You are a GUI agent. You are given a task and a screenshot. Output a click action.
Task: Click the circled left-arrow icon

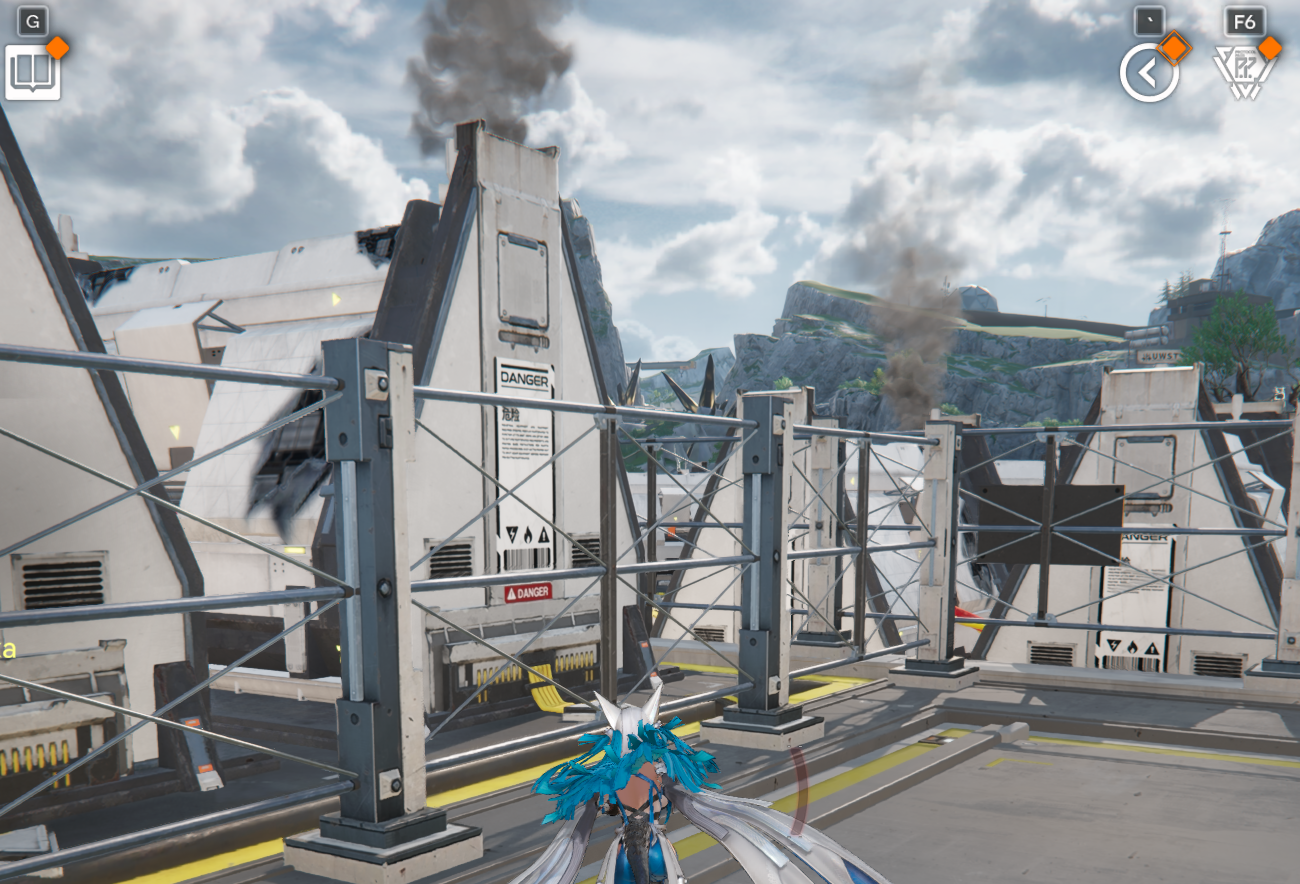tap(1148, 73)
